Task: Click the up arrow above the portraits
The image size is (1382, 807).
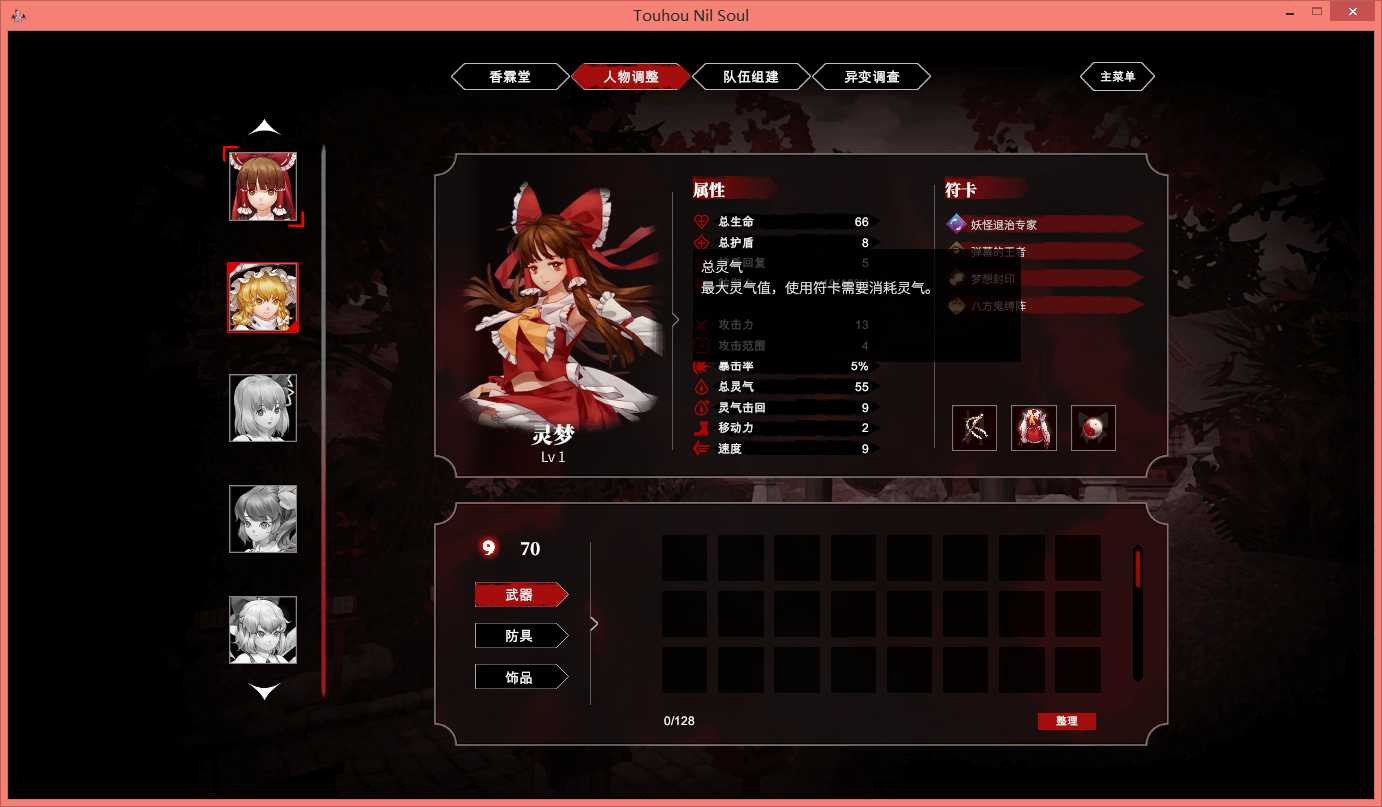Action: (264, 128)
